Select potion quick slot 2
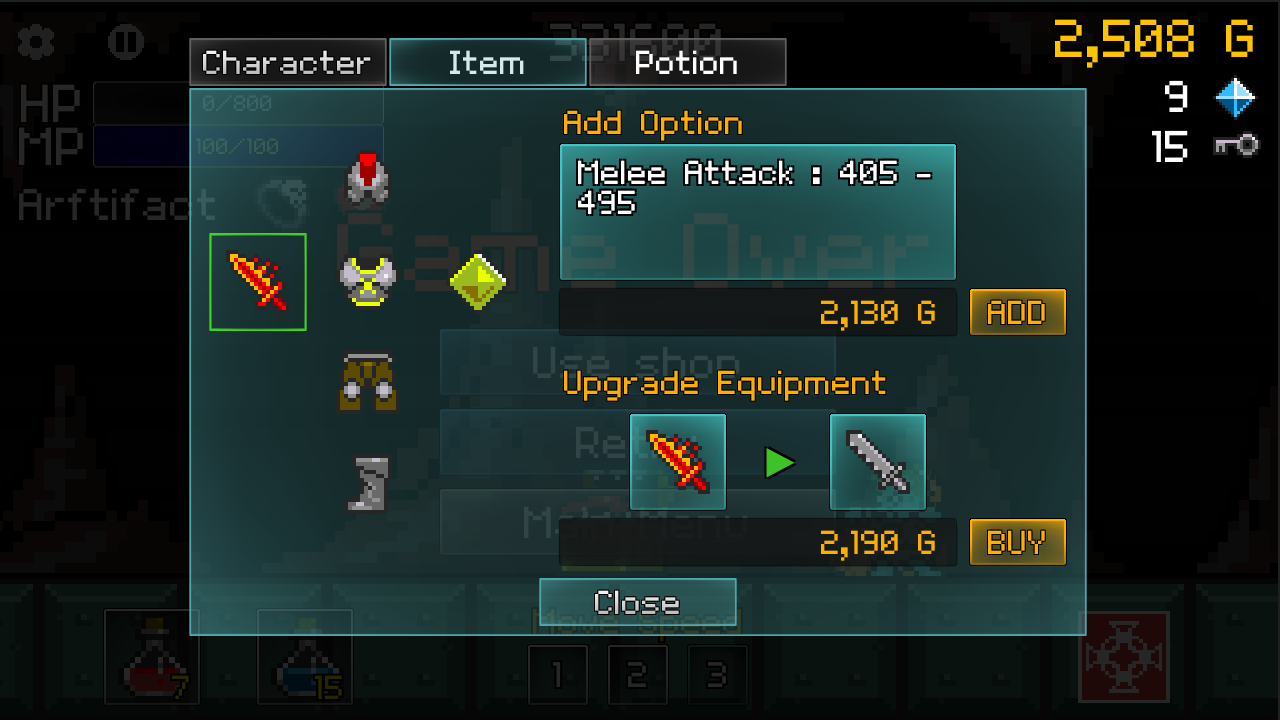The width and height of the screenshot is (1280, 720). point(638,673)
